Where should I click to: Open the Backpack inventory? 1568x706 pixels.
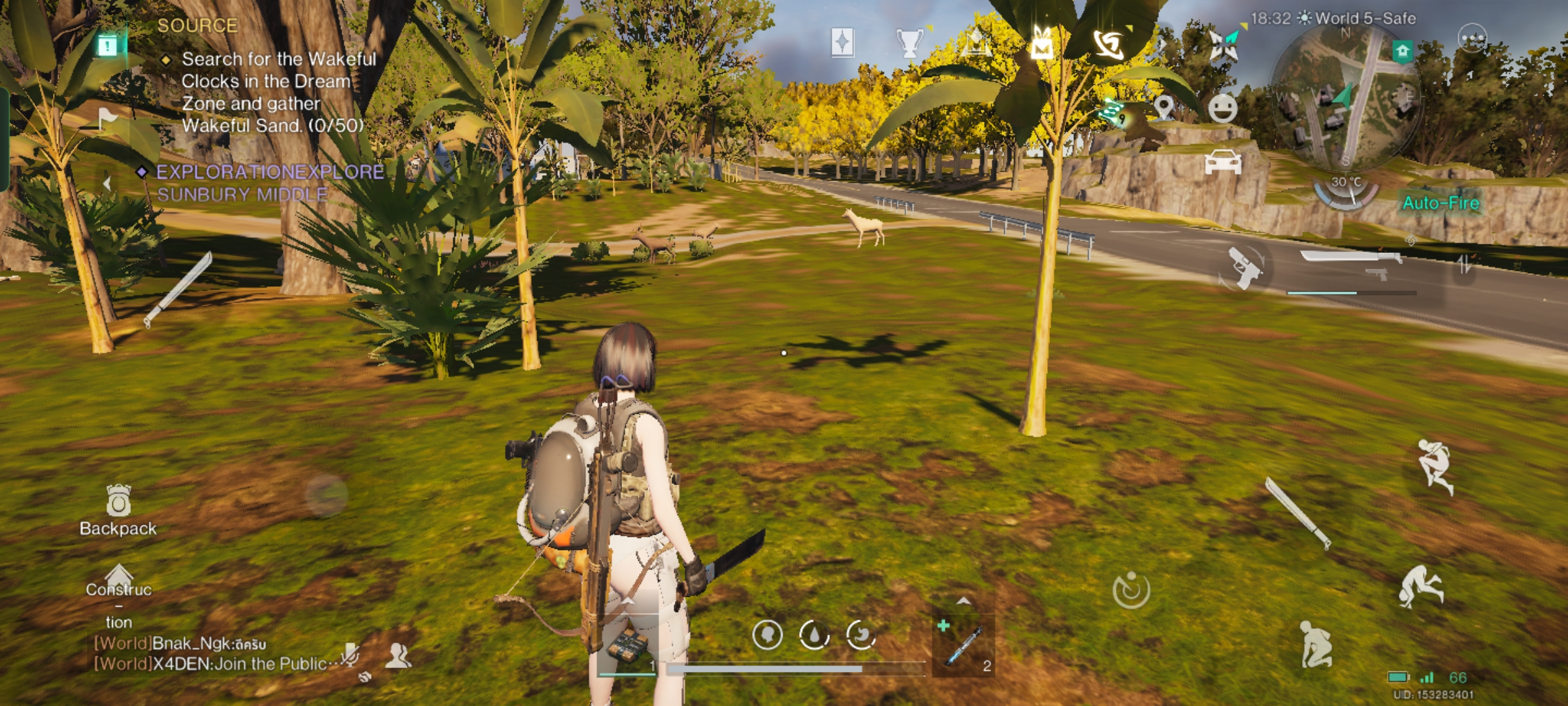coord(118,511)
